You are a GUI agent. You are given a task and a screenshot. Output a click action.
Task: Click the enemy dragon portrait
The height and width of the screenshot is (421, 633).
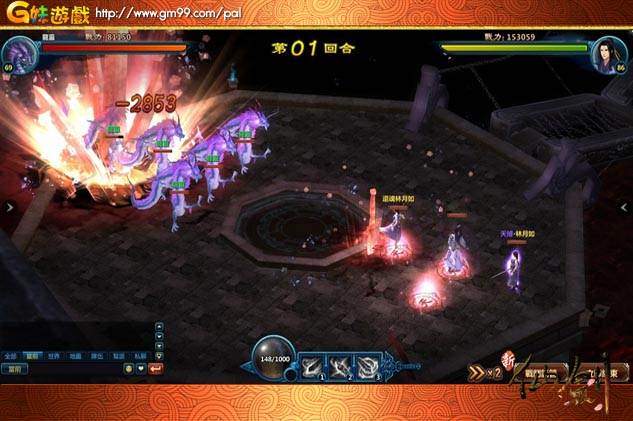coord(20,54)
